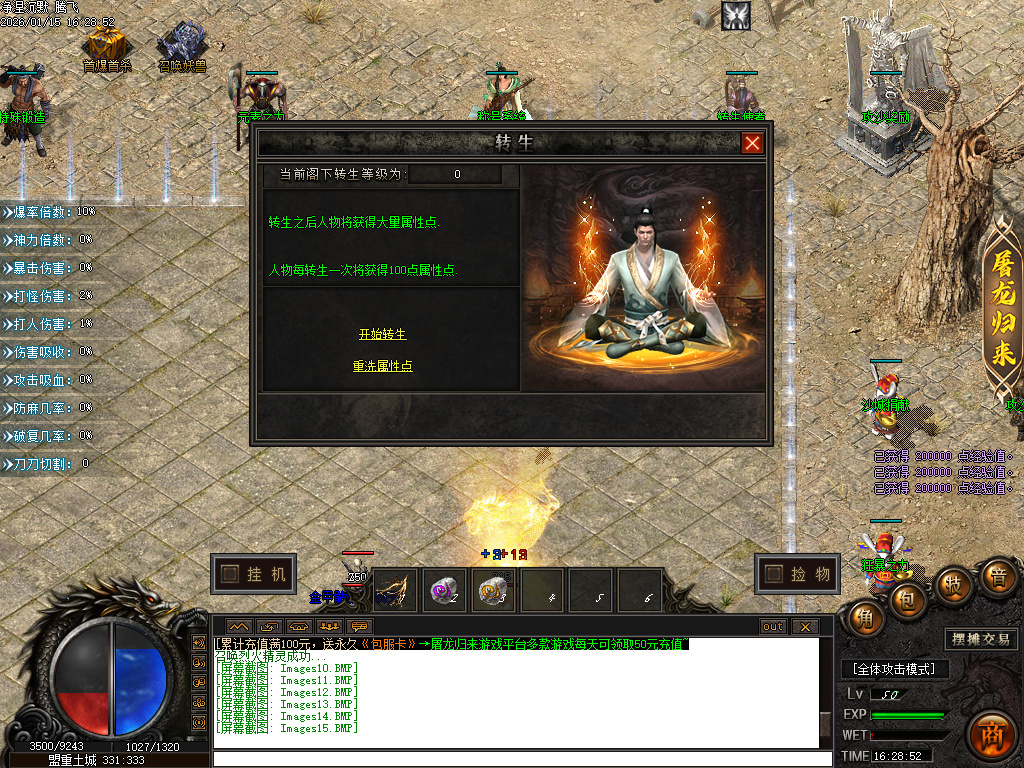Click the winged buff icon at top

point(735,15)
